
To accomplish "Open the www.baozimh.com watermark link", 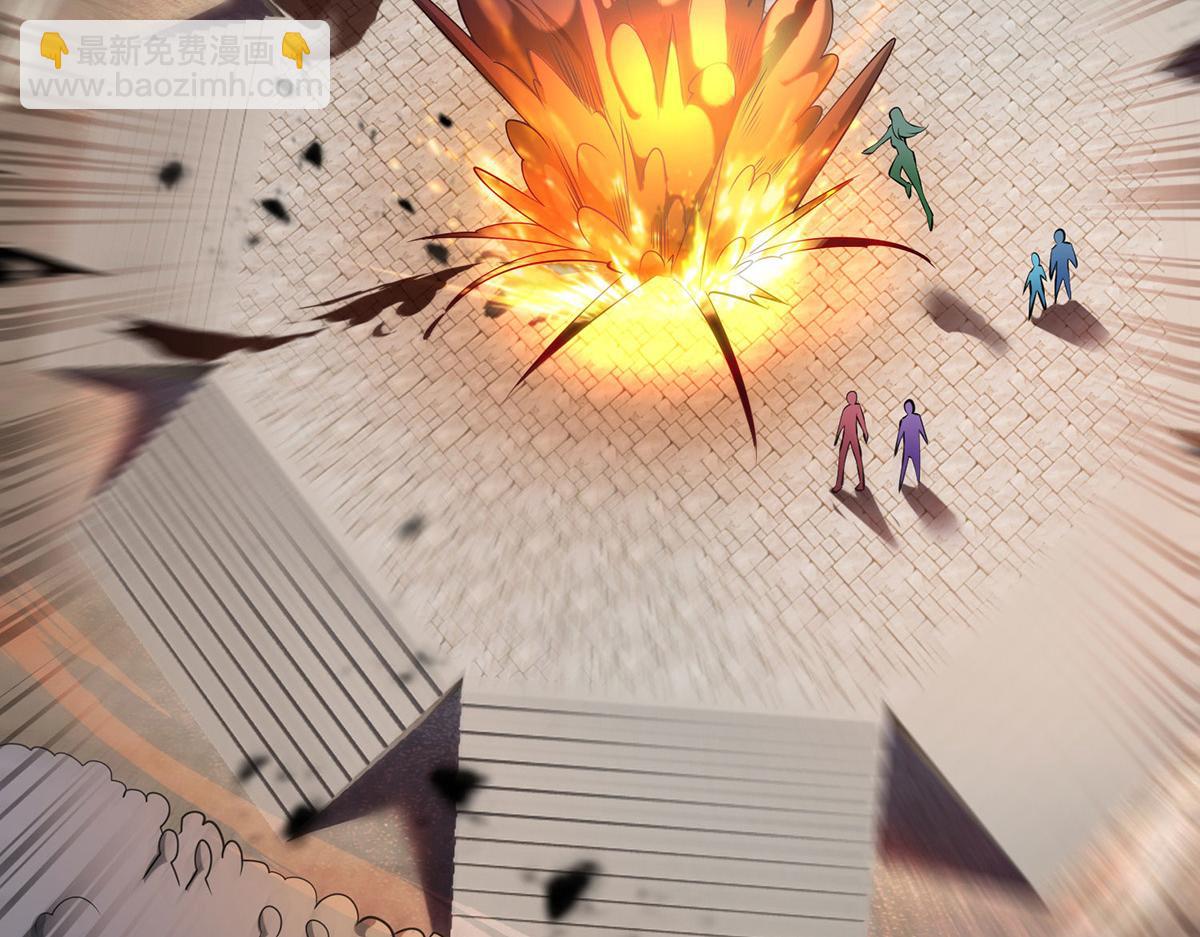I will pyautogui.click(x=173, y=86).
